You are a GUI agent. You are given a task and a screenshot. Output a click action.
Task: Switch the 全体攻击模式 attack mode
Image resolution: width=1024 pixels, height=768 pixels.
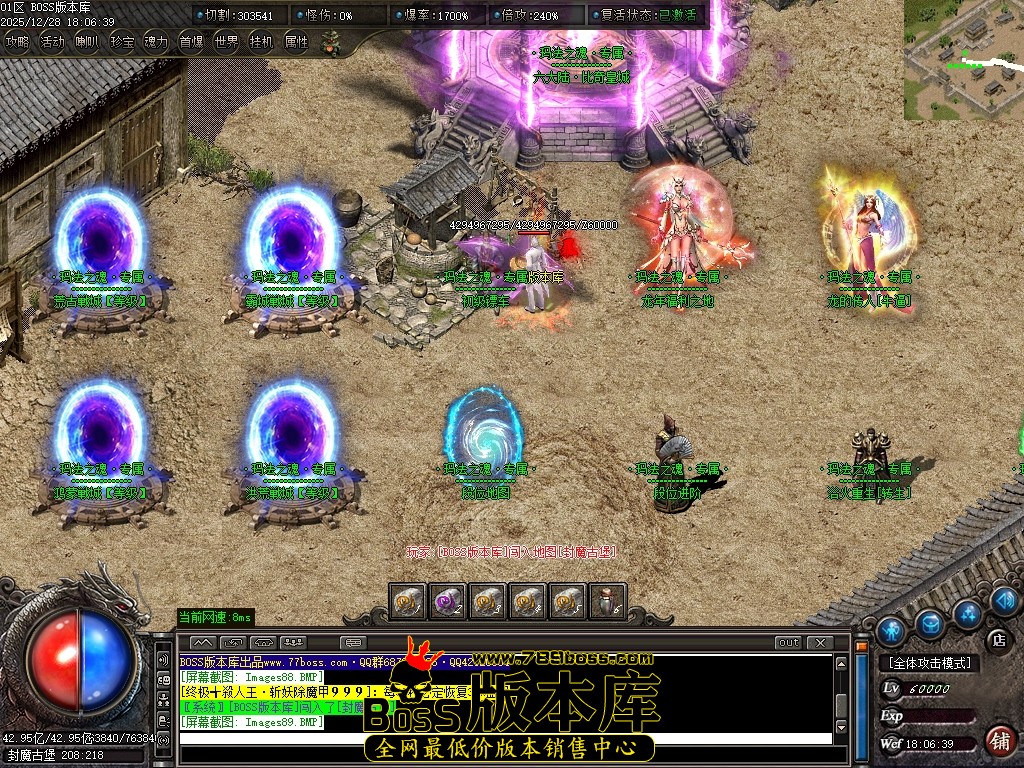929,663
